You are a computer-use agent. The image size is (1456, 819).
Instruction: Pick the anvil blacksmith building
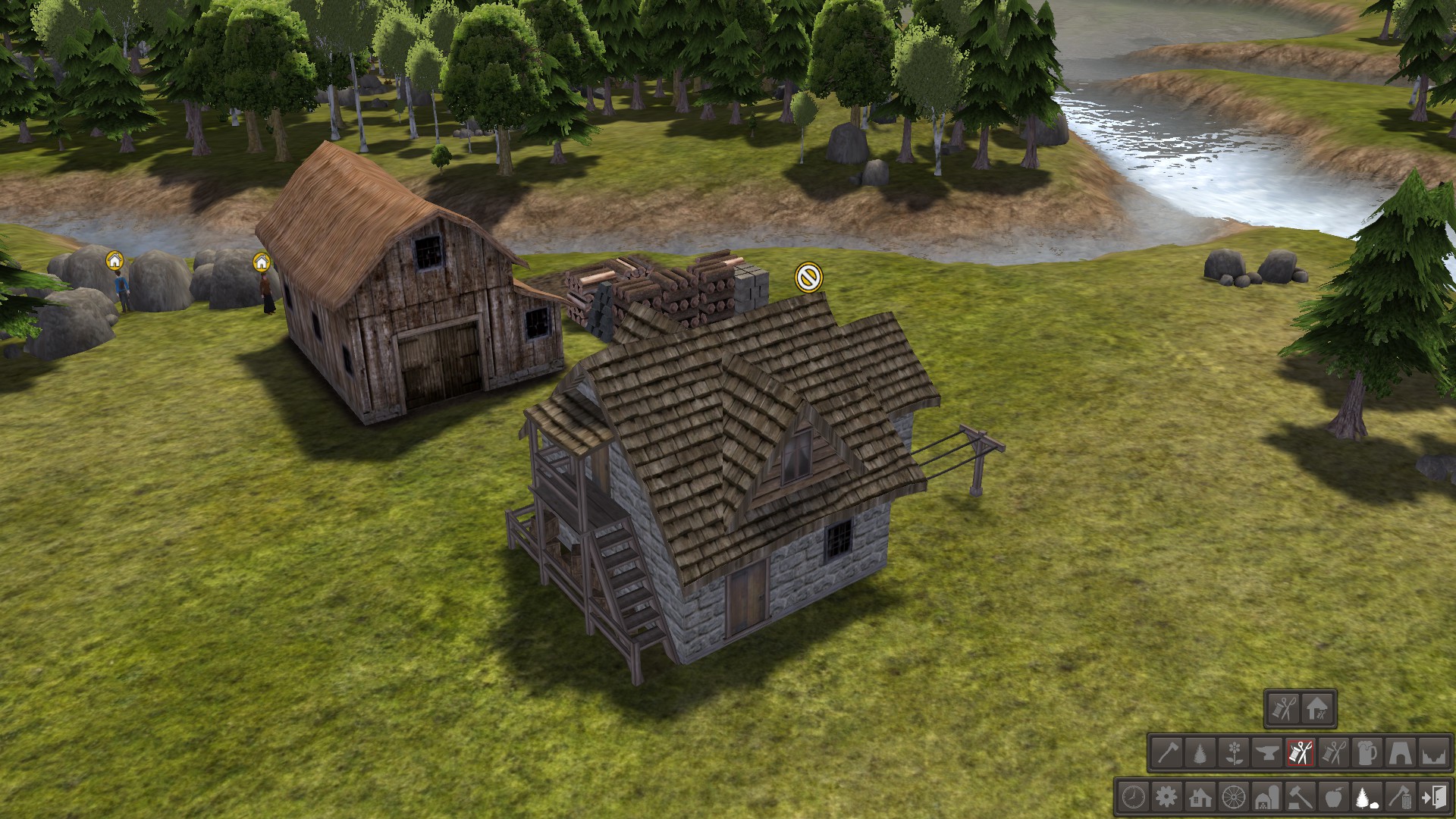pyautogui.click(x=1267, y=754)
